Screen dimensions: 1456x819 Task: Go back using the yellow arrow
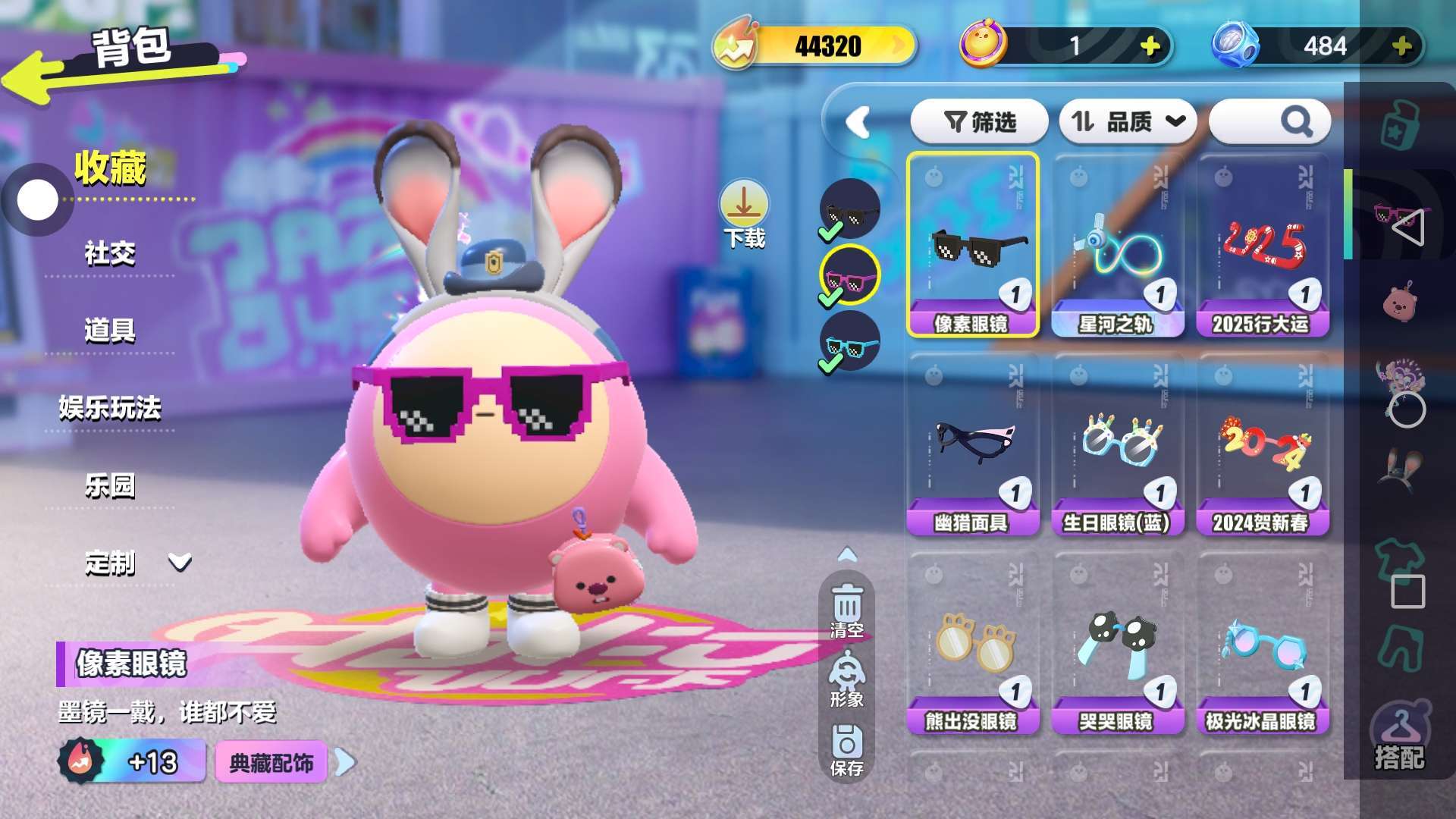tap(34, 80)
